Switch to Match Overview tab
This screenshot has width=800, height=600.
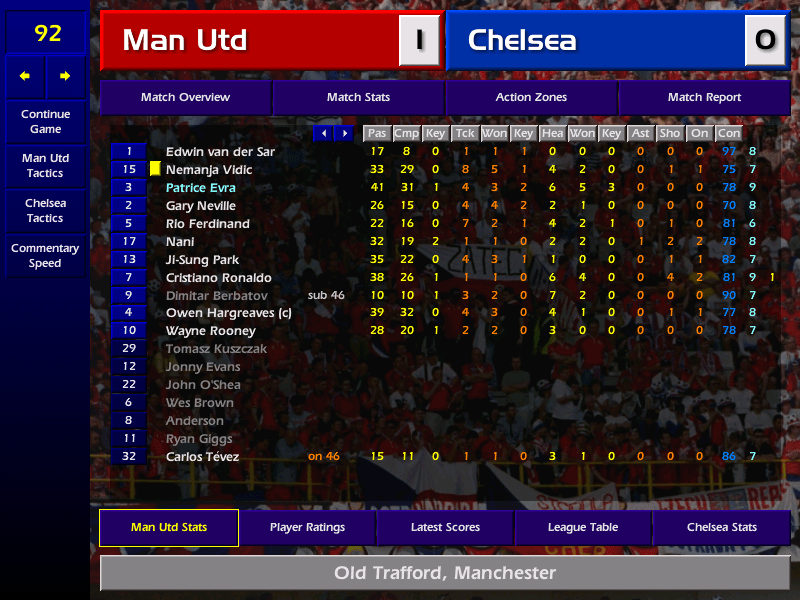click(x=185, y=98)
